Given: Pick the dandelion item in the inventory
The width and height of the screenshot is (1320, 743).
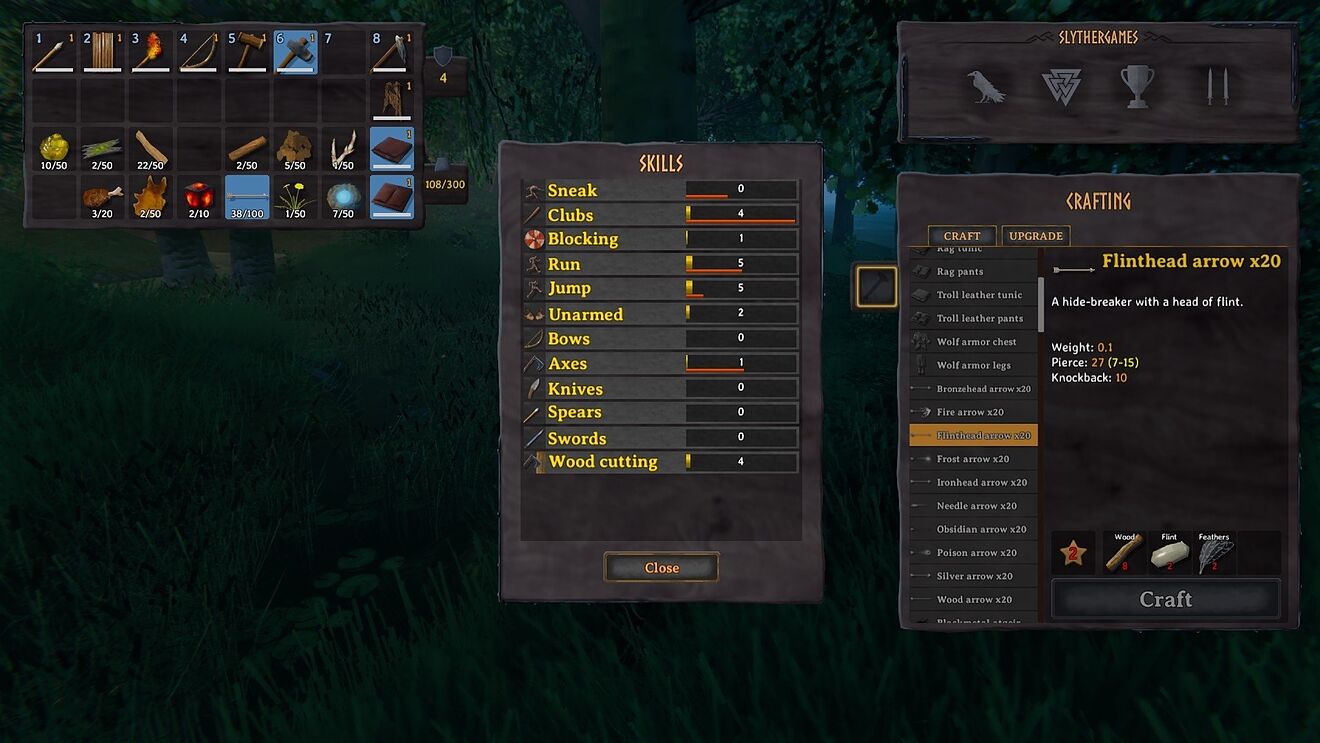Looking at the screenshot, I should point(295,197).
